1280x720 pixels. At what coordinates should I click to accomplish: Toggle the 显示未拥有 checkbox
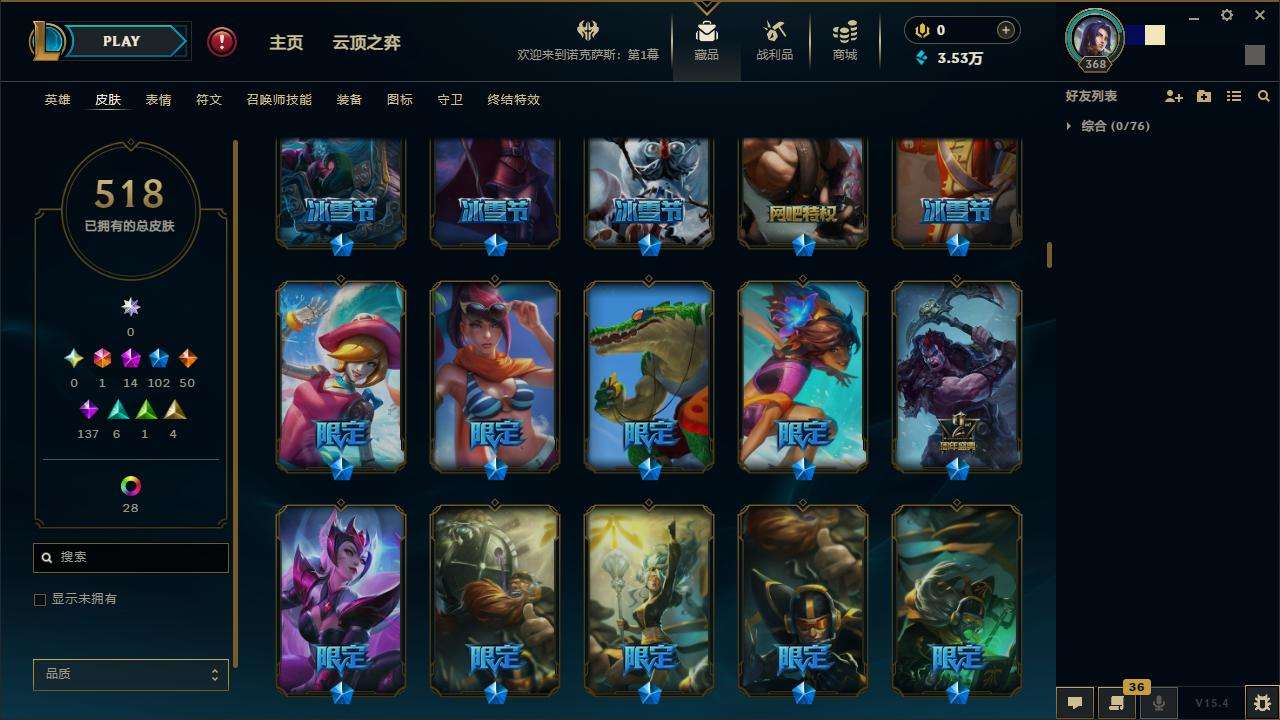tap(40, 600)
